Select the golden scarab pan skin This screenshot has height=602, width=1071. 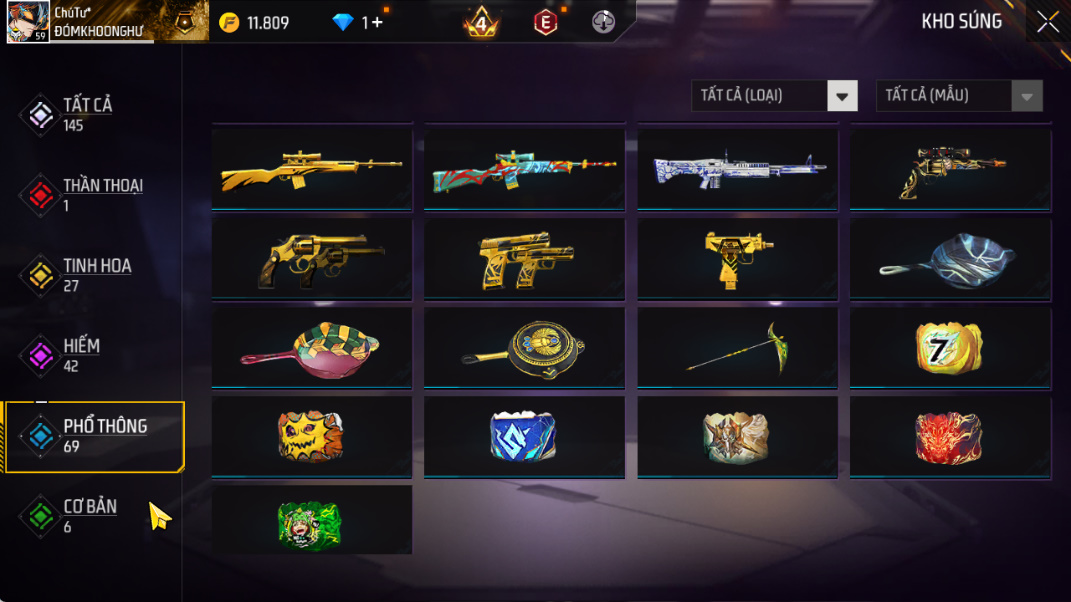pyautogui.click(x=524, y=347)
